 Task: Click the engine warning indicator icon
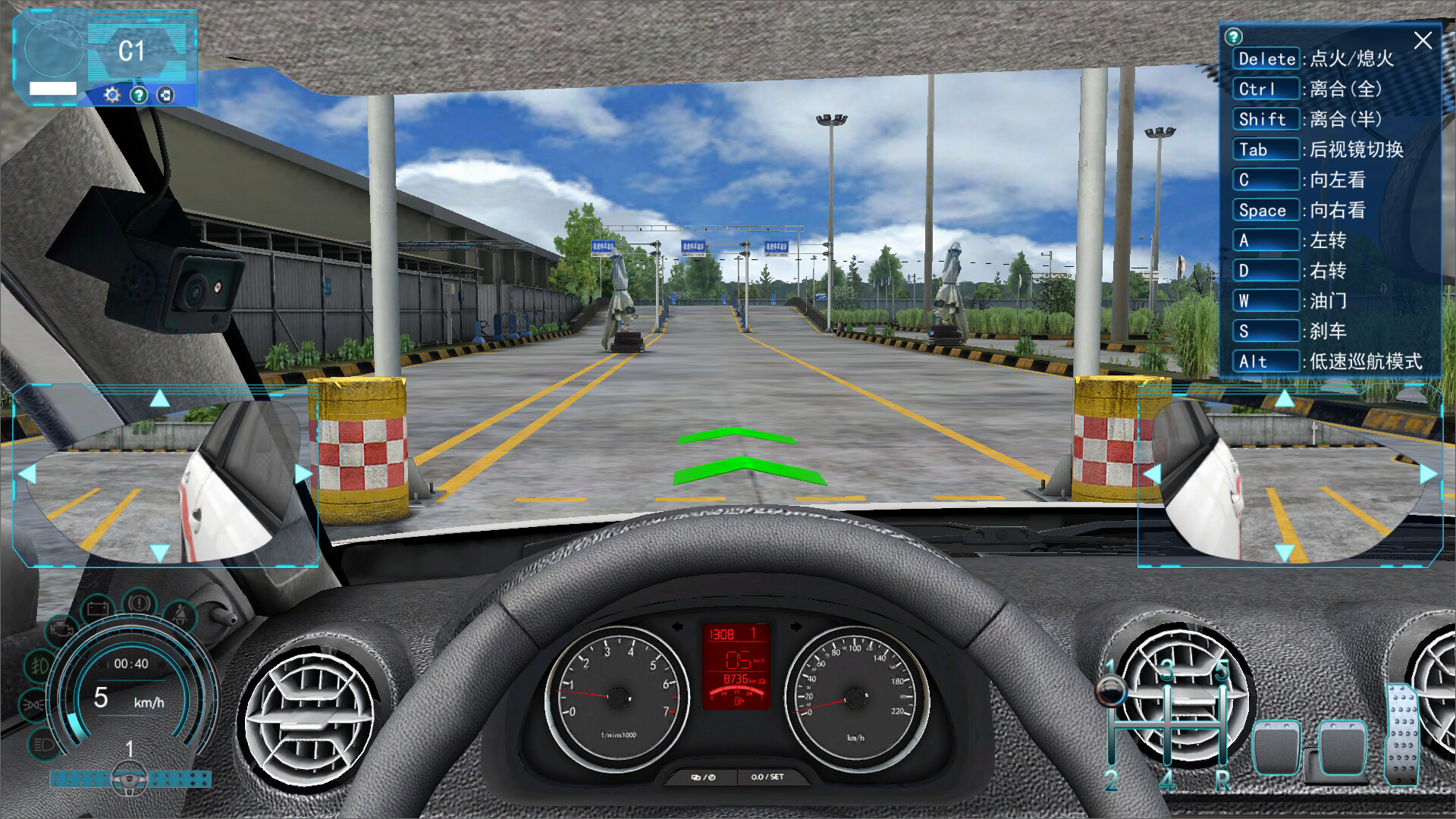click(x=61, y=629)
